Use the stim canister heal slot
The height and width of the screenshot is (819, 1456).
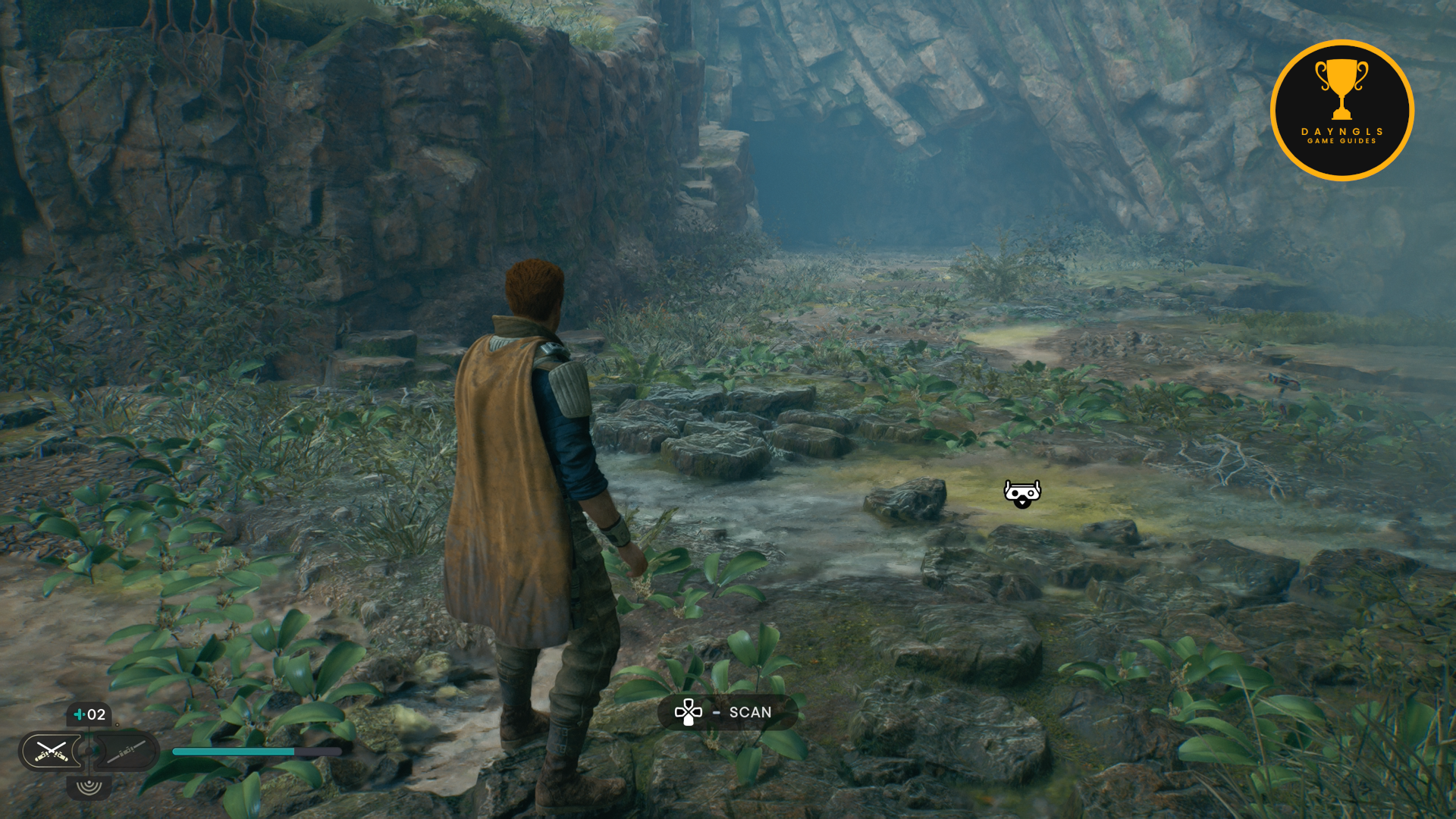[x=89, y=714]
